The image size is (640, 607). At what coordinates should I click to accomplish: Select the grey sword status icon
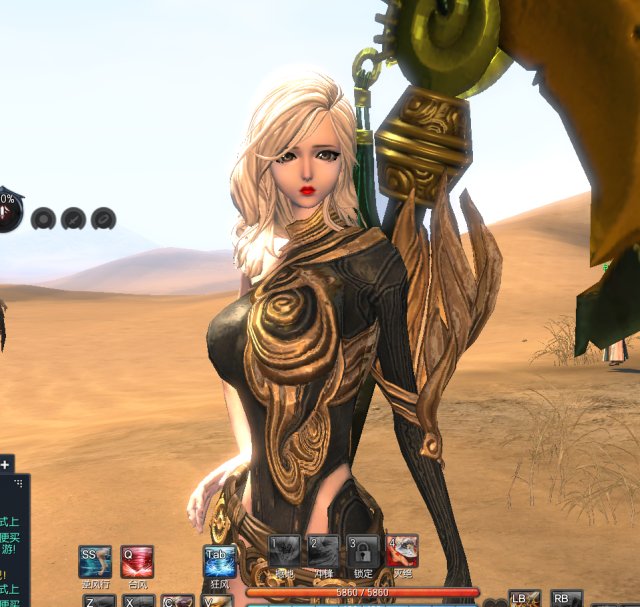click(73, 217)
